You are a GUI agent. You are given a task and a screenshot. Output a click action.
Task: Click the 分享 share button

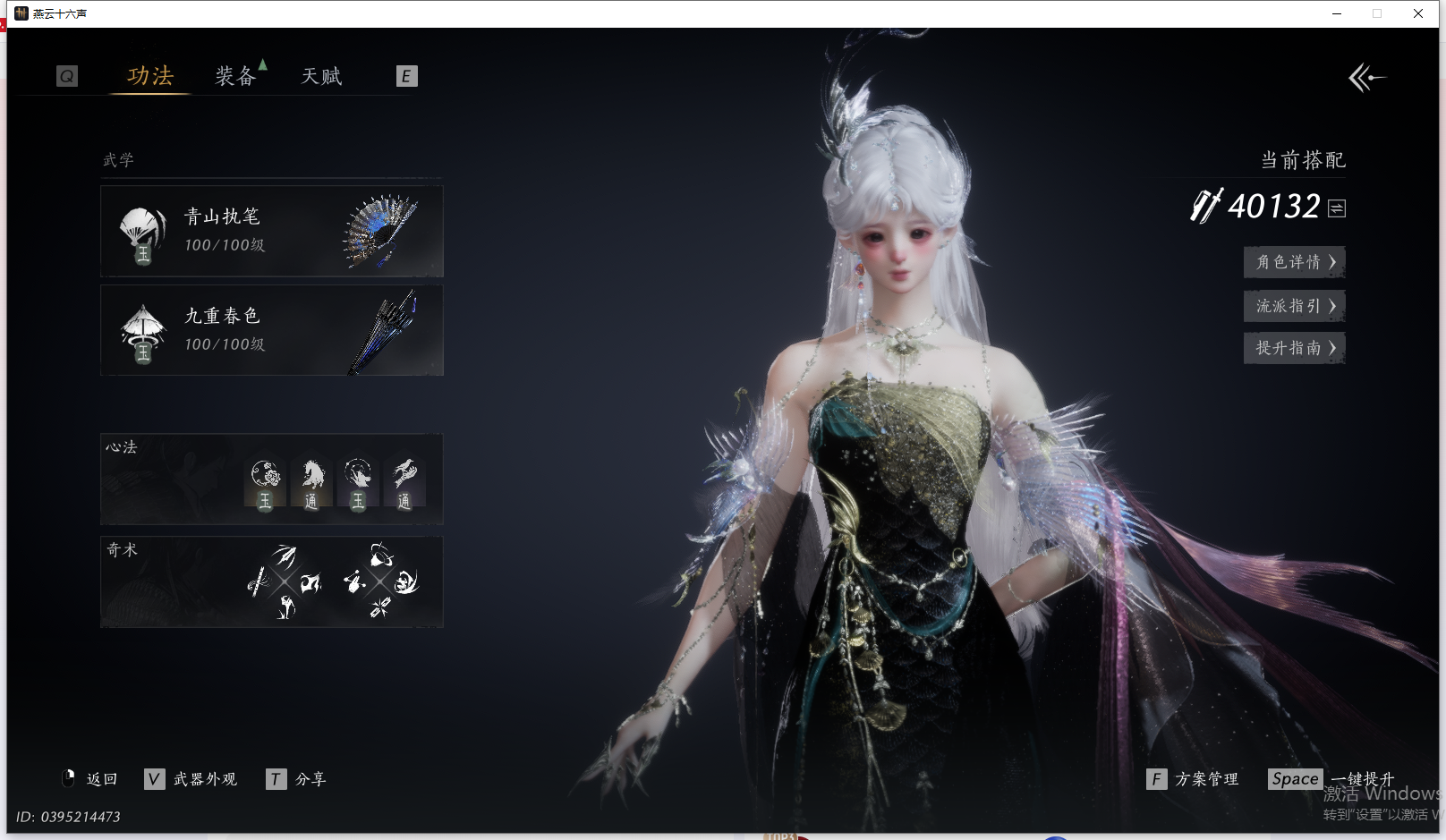[x=297, y=779]
